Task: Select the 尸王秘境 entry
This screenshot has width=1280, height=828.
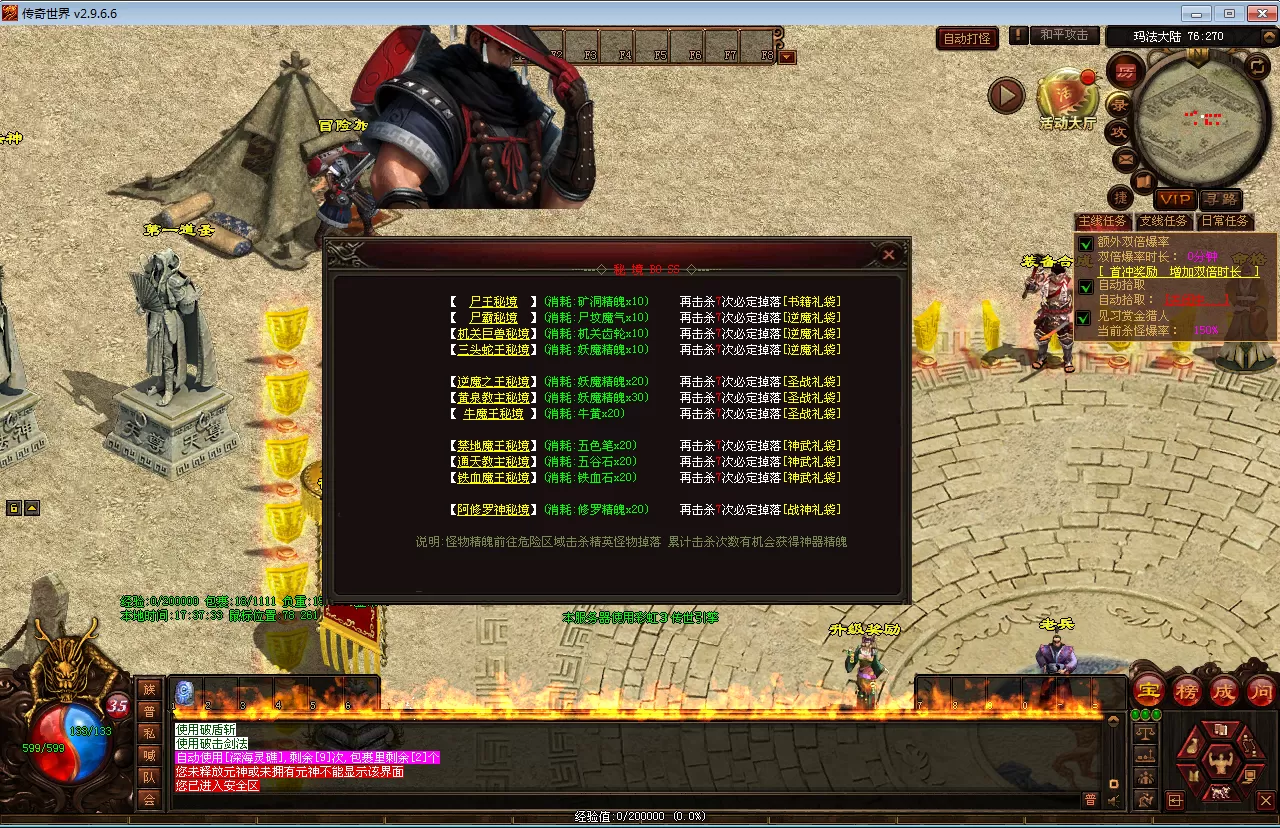Action: (x=493, y=302)
